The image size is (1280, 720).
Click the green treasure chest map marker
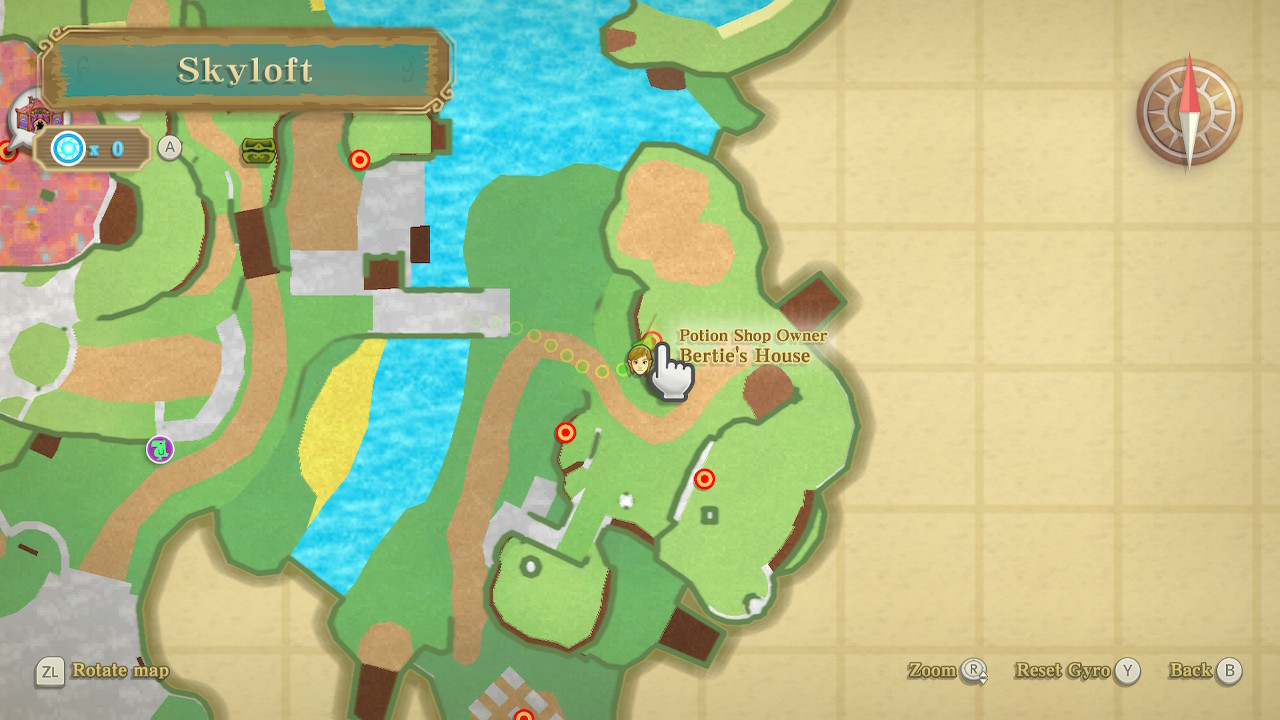(257, 151)
